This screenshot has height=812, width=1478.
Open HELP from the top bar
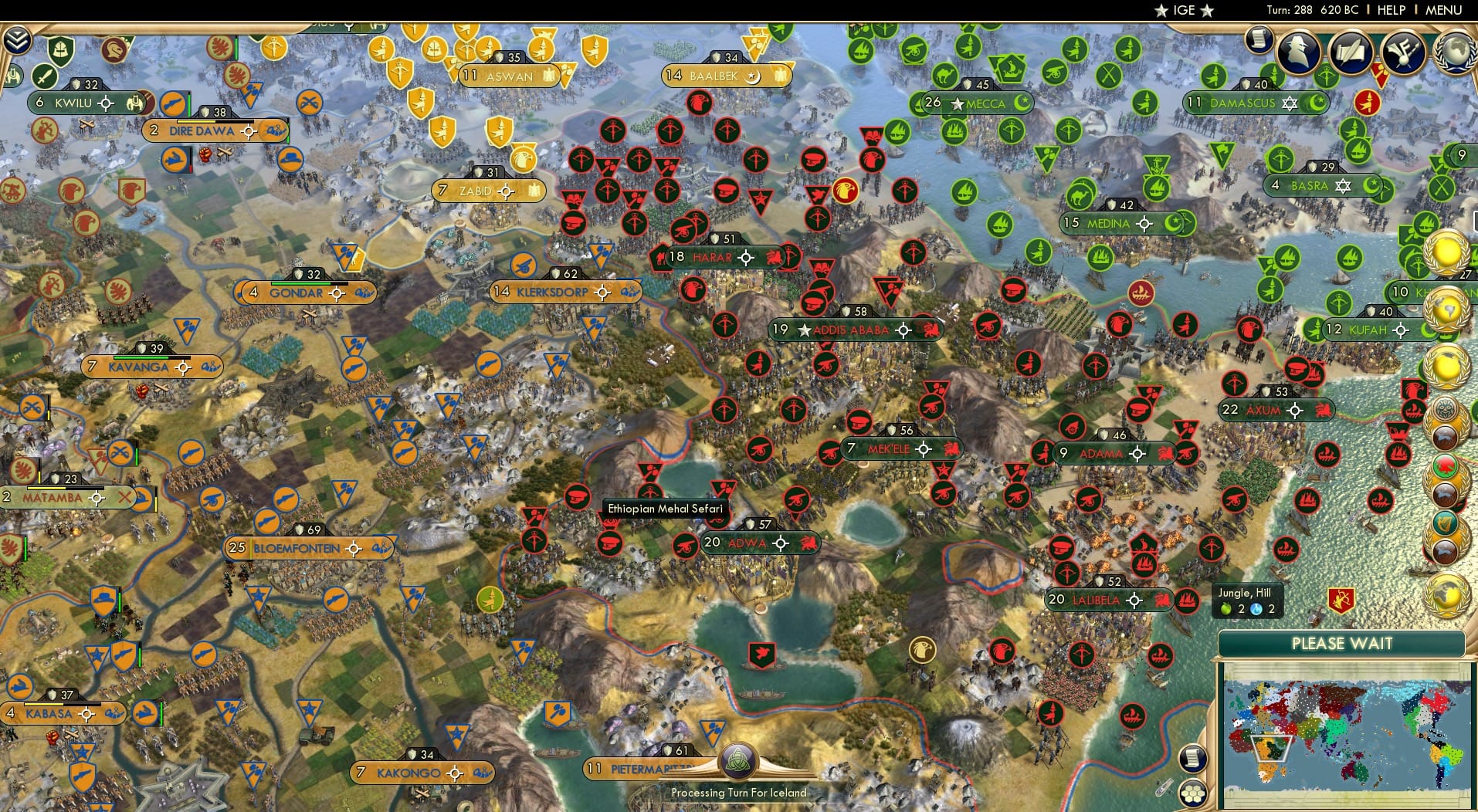(1390, 10)
